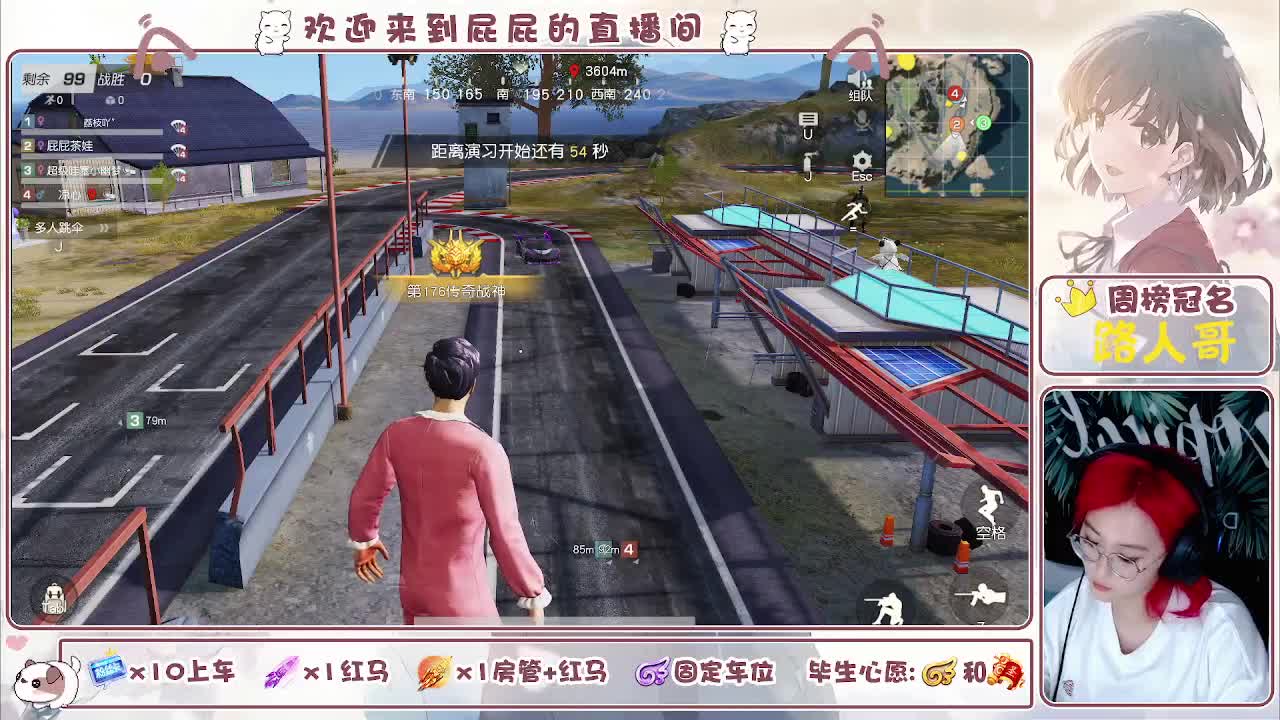The image size is (1280, 720).
Task: Click the fire extinguisher icon labeled J
Action: 807,160
